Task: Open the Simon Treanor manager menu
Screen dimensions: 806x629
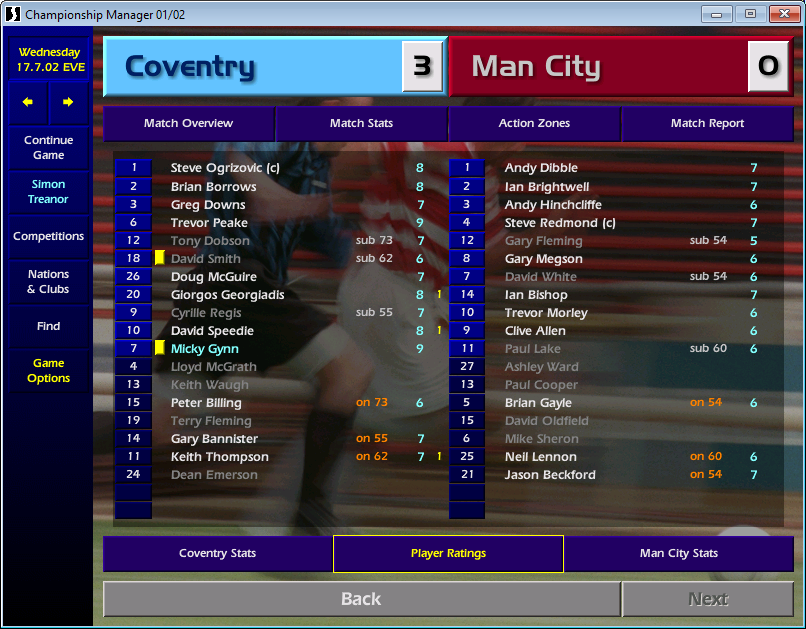Action: 48,192
